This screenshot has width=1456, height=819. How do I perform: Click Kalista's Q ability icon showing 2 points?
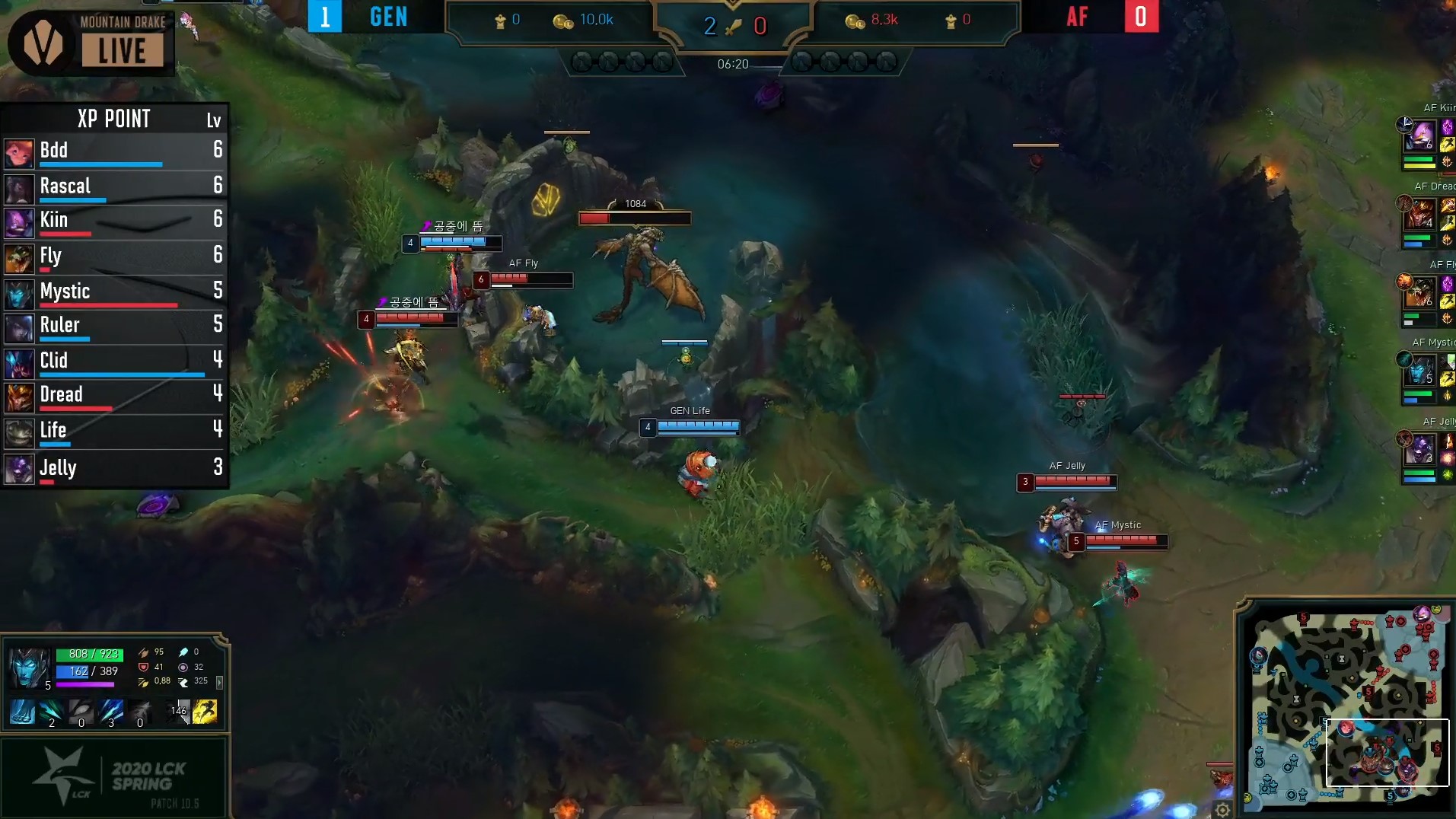[51, 712]
